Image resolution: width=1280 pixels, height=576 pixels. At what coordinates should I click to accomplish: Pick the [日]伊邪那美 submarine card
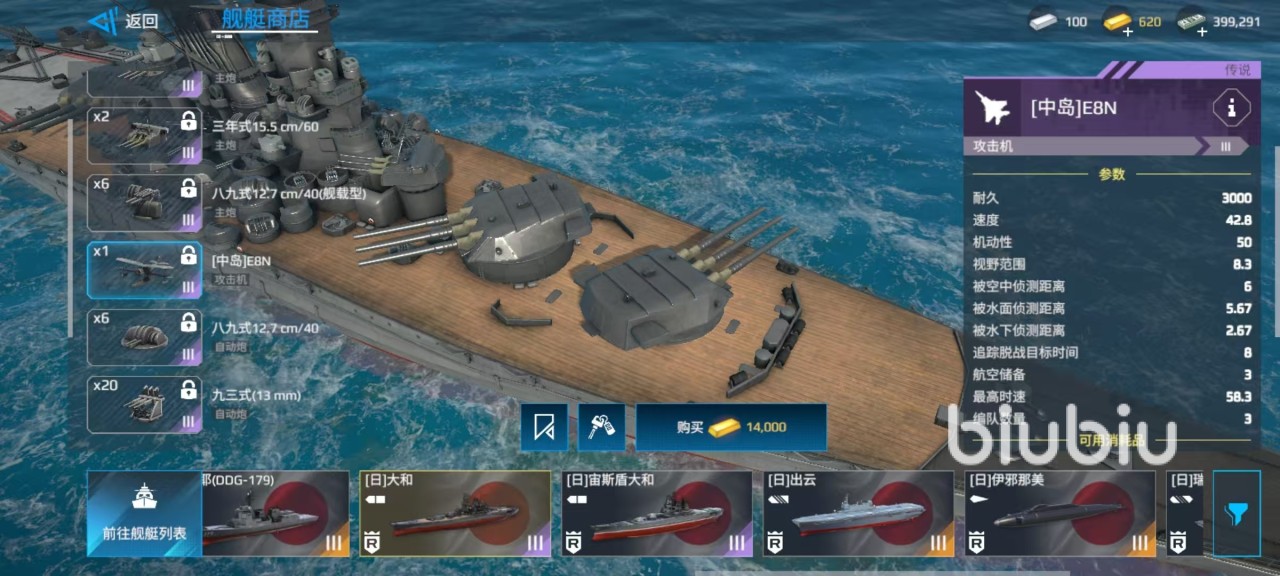coord(1059,513)
